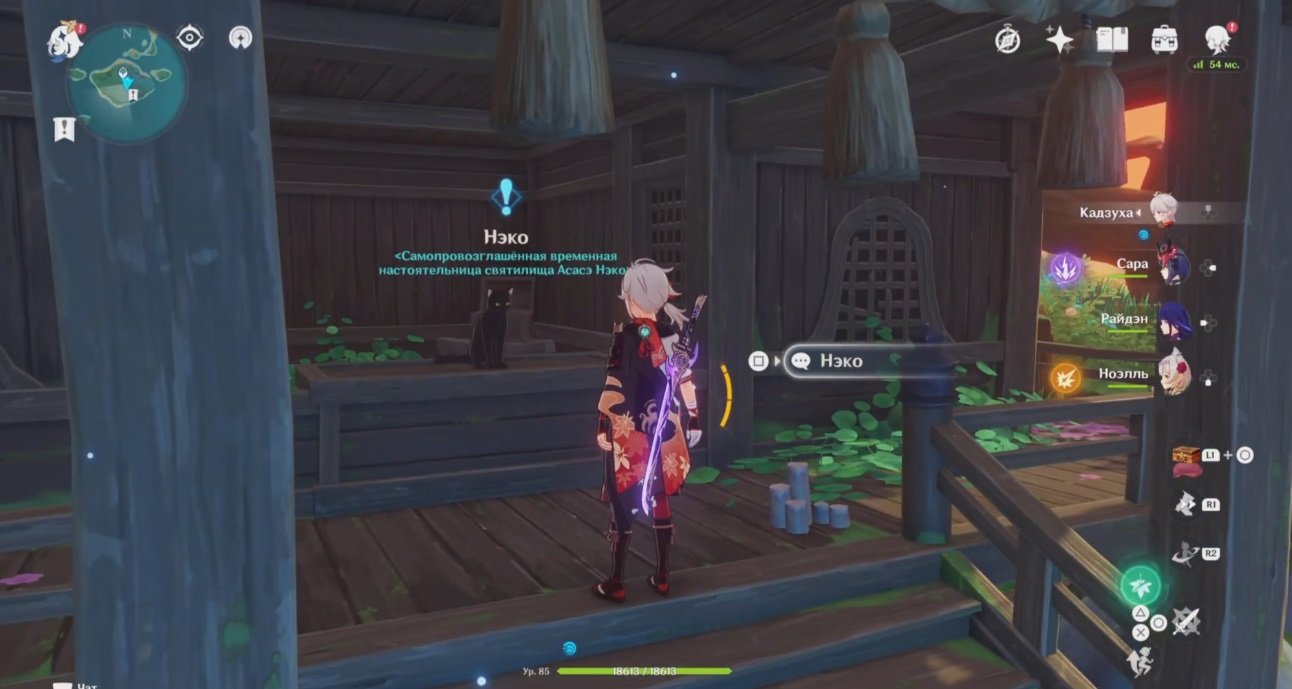Open the Adventurer Handbook book icon
This screenshot has width=1292, height=689.
[1111, 39]
